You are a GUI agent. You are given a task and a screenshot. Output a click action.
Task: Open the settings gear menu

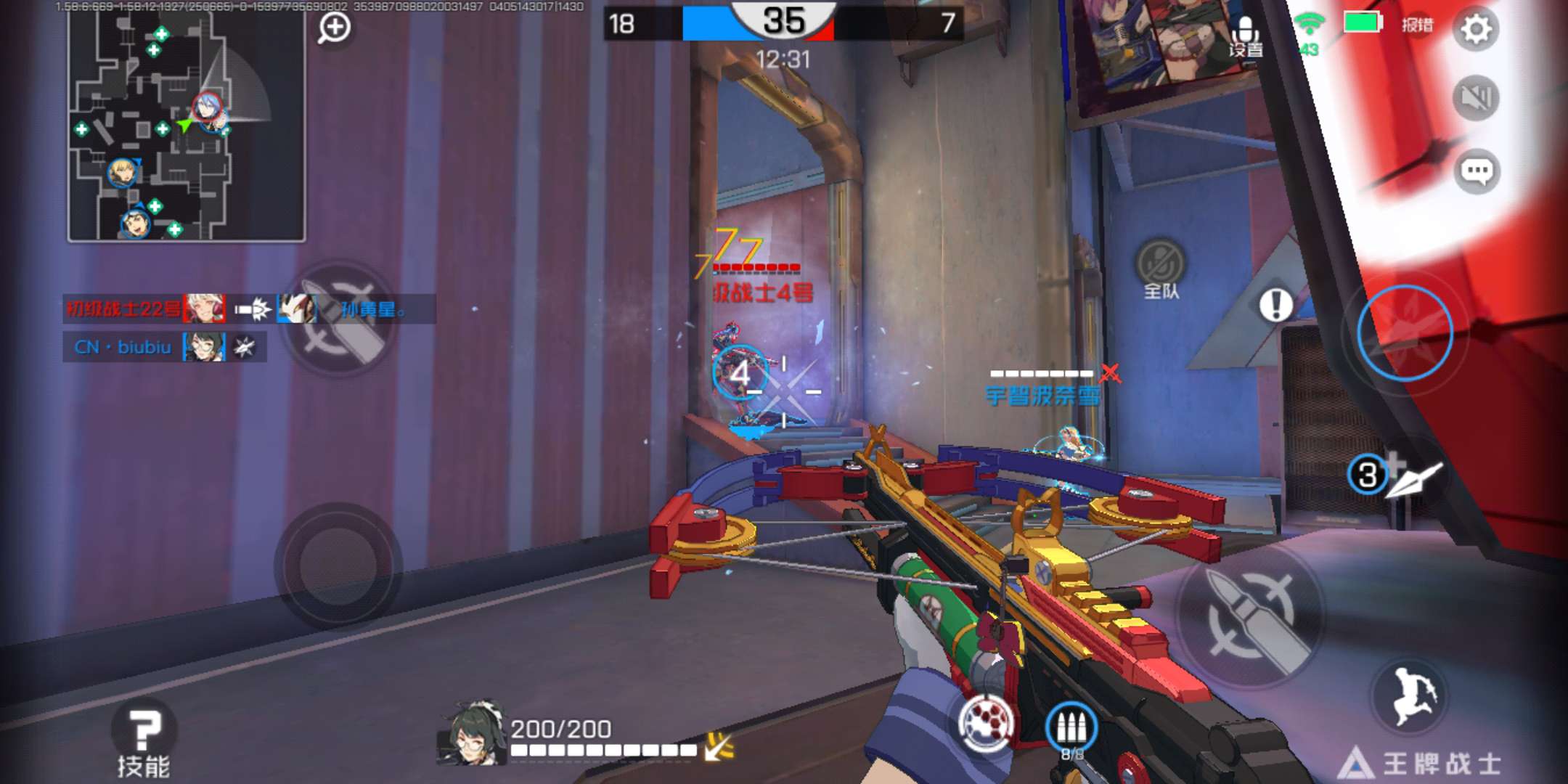coord(1476,29)
